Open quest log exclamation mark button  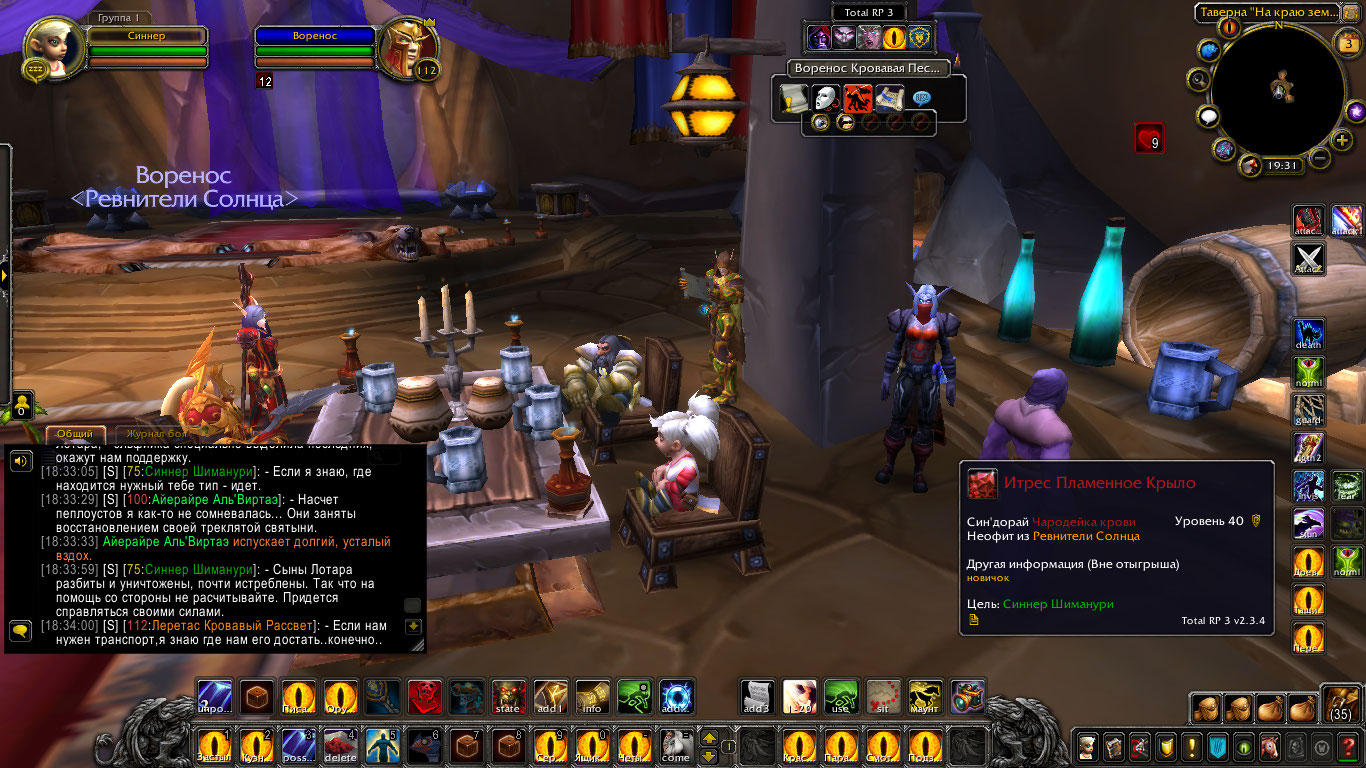pyautogui.click(x=1191, y=746)
